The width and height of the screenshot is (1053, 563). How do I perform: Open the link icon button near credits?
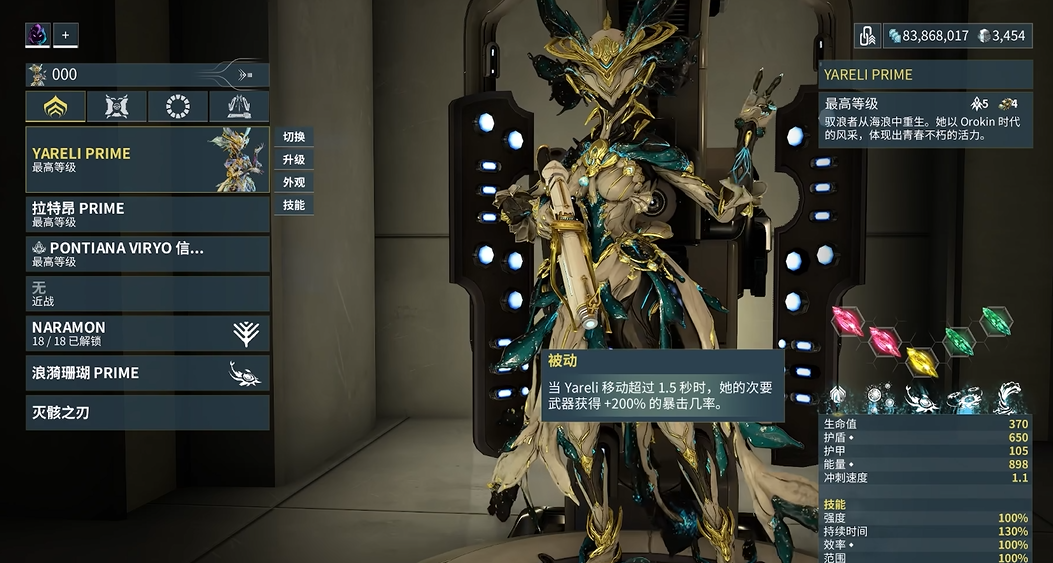[868, 36]
